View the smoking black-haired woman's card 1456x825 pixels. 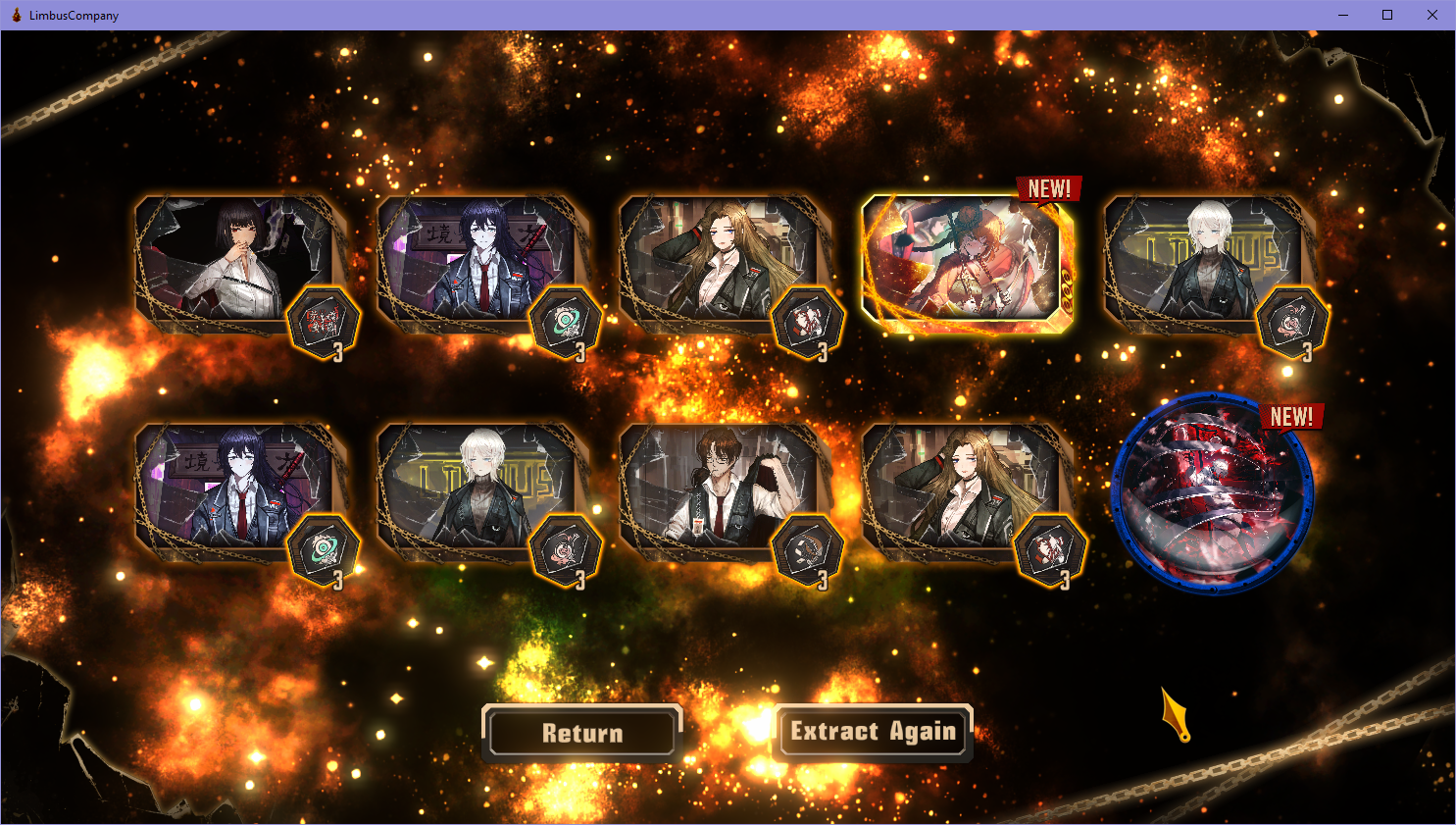click(x=238, y=261)
